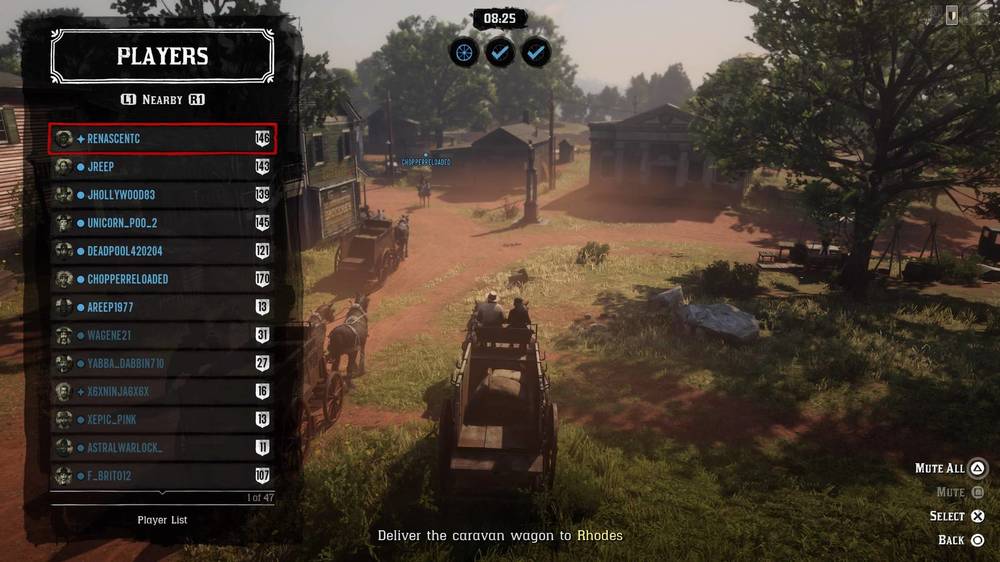Select player WAGENE21
This screenshot has height=562, width=1000.
coord(162,335)
